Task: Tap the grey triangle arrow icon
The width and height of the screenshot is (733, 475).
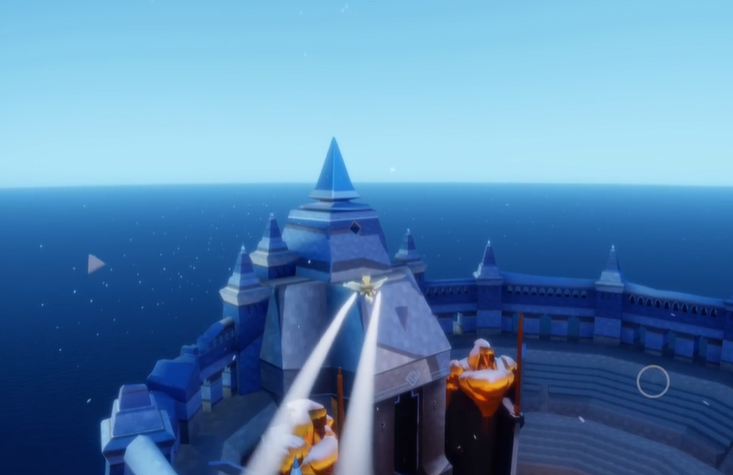Action: pyautogui.click(x=95, y=264)
